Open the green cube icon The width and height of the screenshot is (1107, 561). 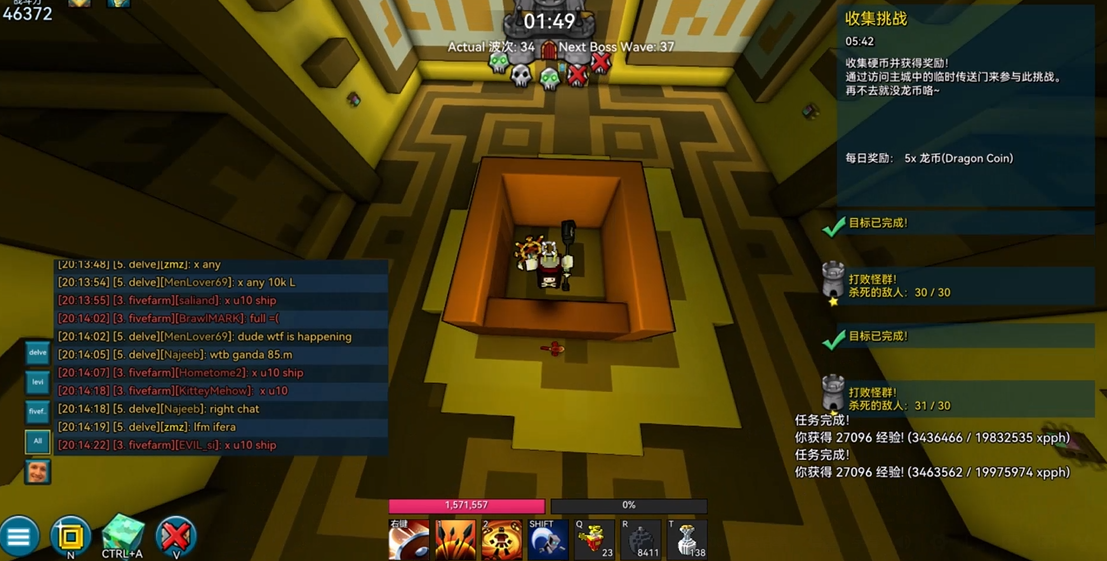click(123, 535)
